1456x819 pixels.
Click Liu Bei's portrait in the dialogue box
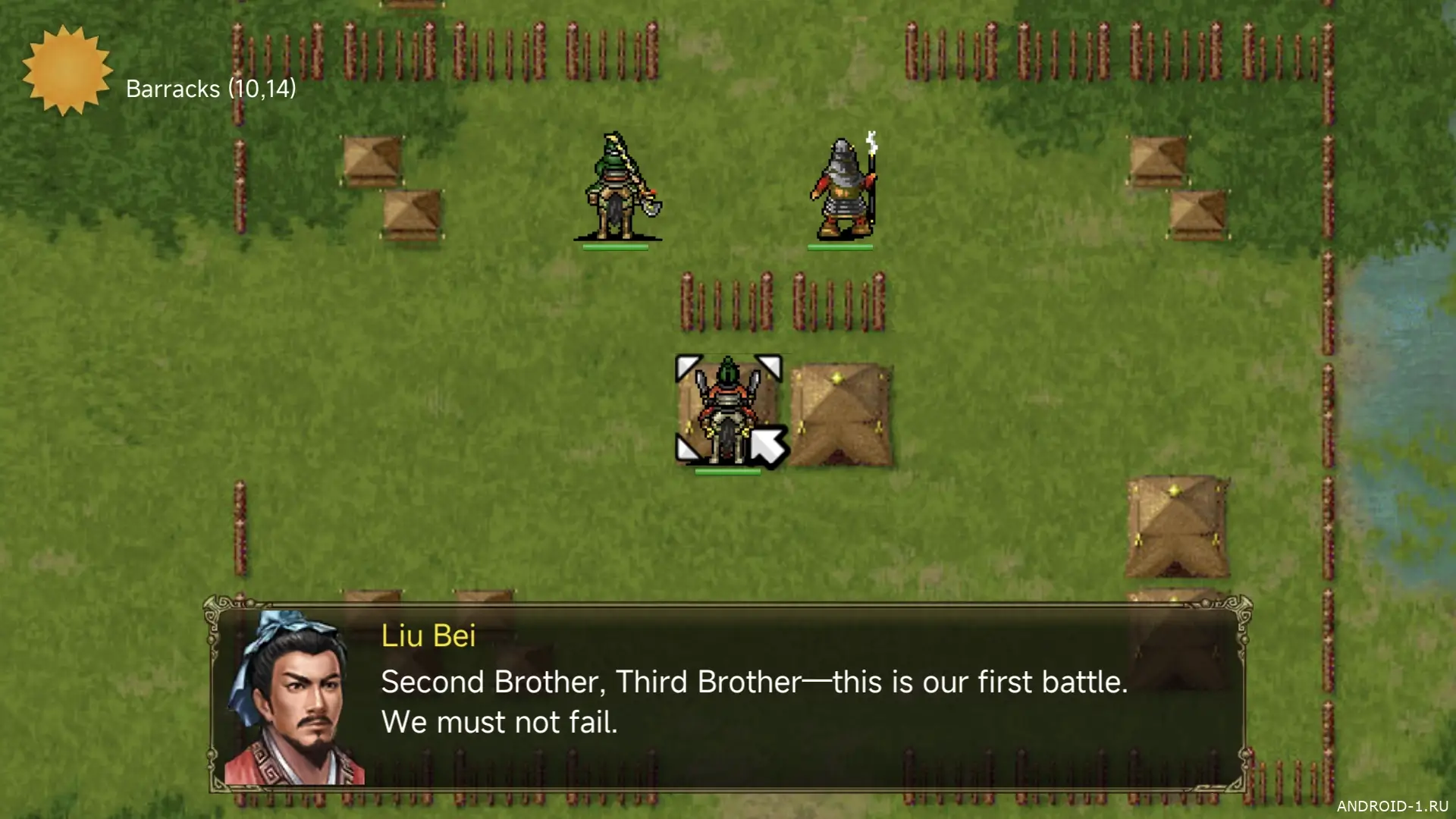(293, 699)
